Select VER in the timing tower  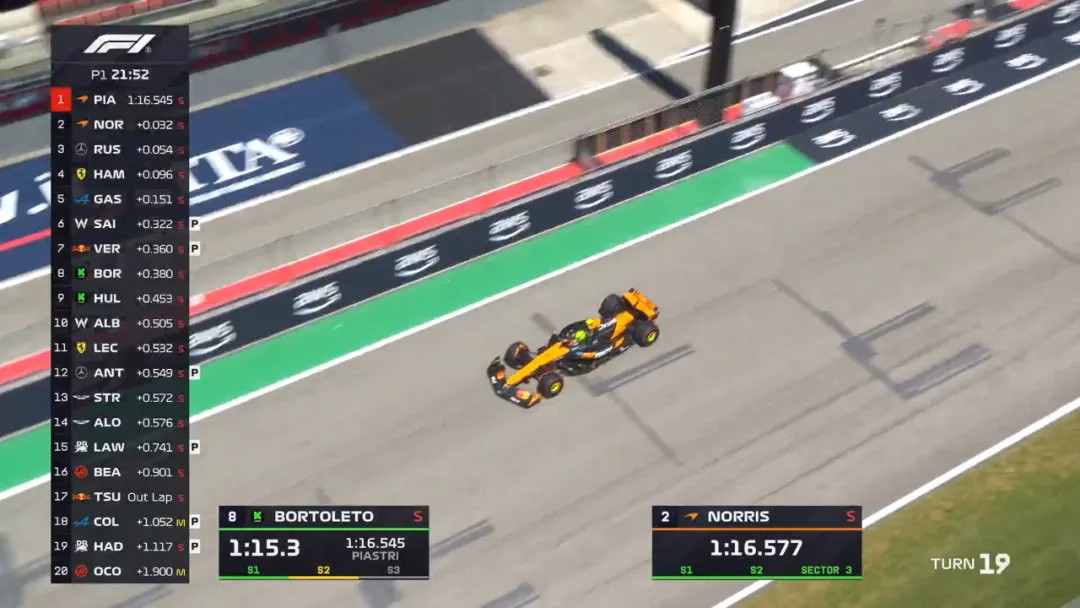120,249
